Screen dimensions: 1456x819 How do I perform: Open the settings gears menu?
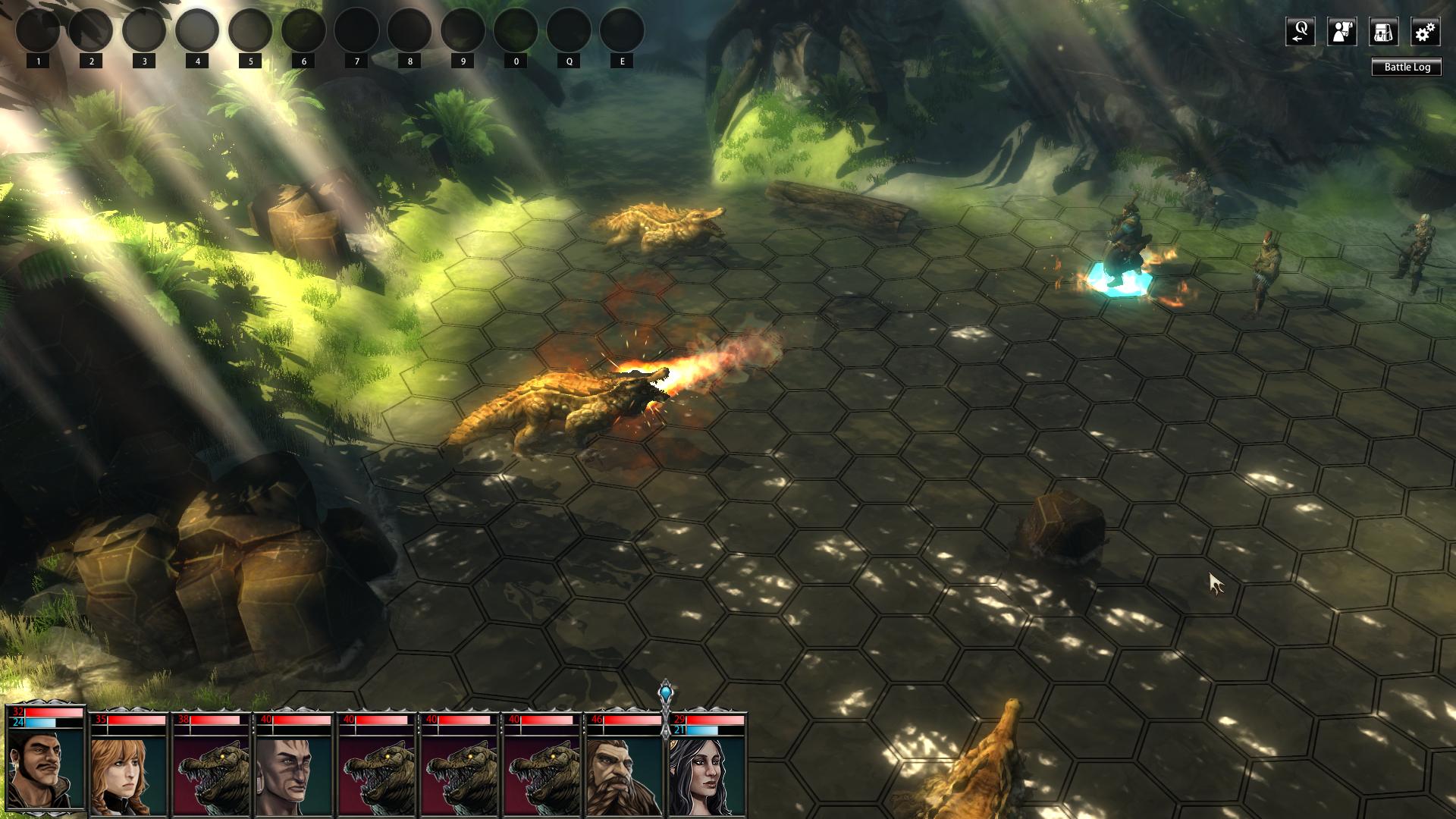[x=1425, y=32]
